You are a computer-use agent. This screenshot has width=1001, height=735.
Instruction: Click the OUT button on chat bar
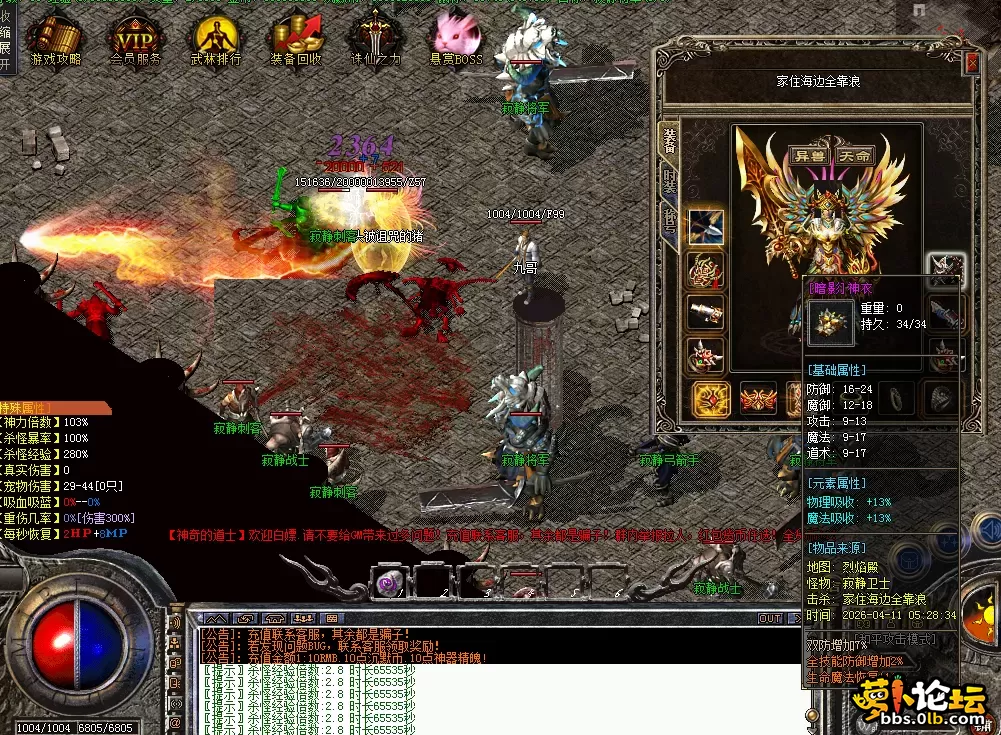pos(770,619)
